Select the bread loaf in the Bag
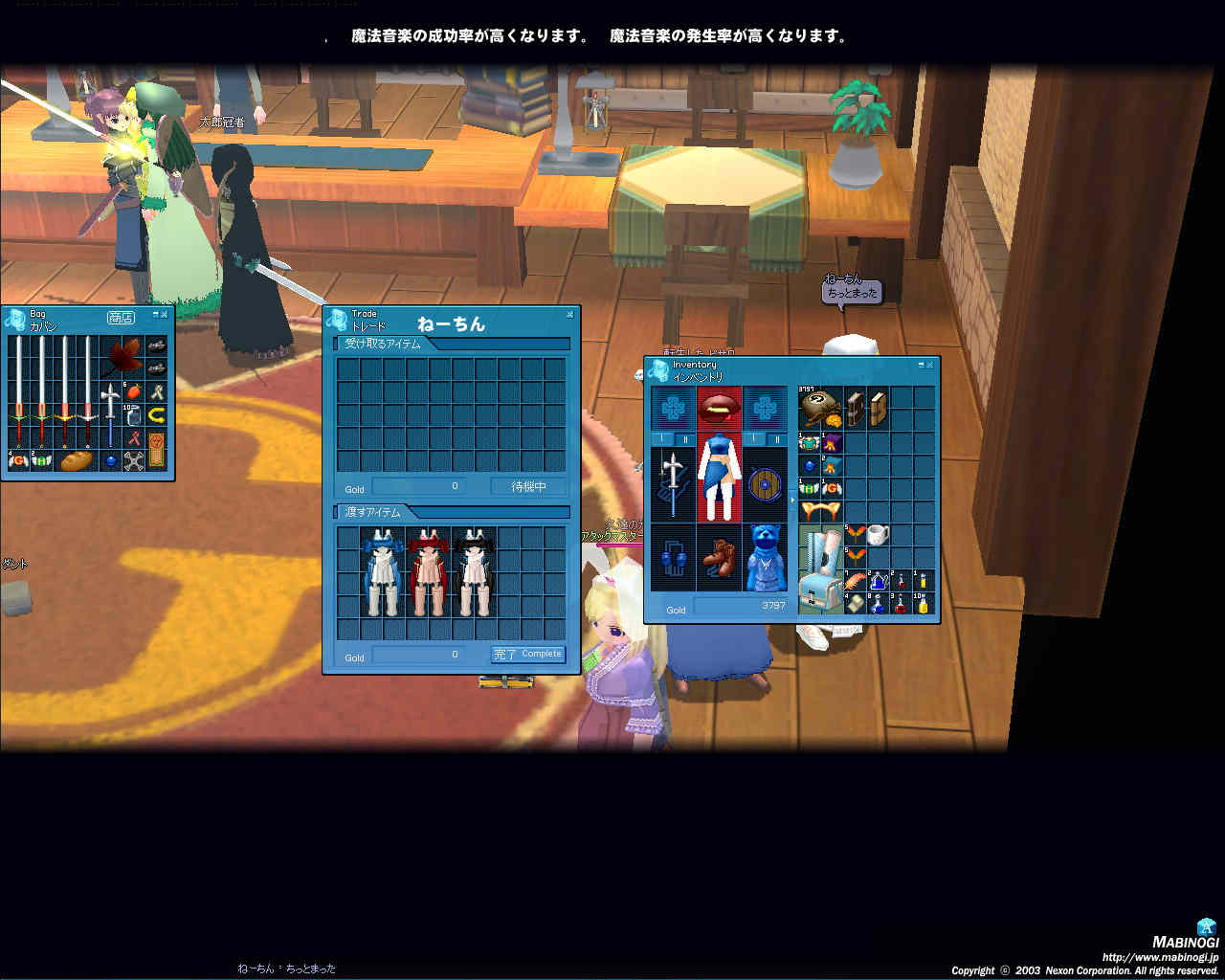The width and height of the screenshot is (1225, 980). coord(76,461)
